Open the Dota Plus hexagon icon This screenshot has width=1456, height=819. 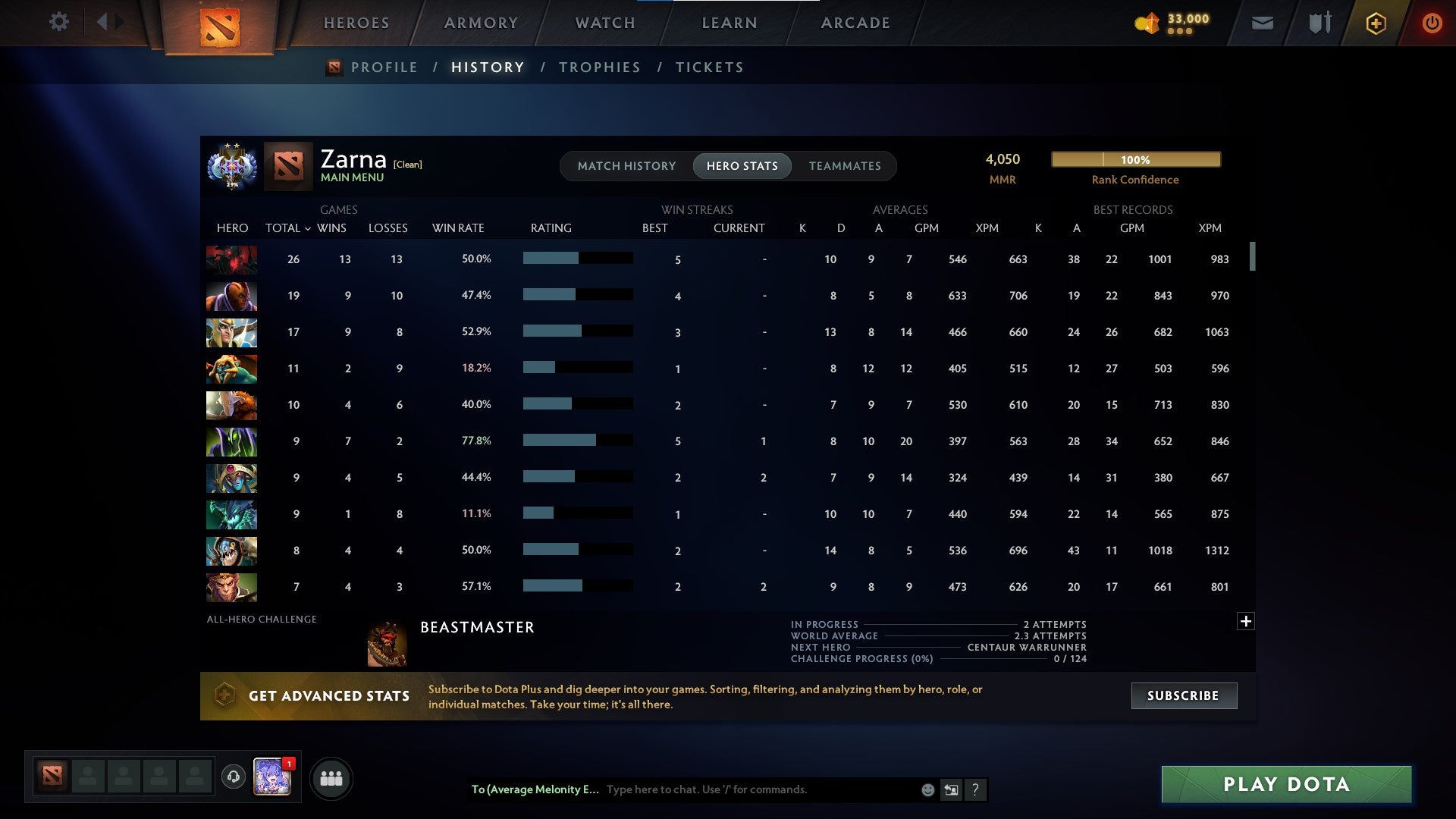[x=1376, y=23]
